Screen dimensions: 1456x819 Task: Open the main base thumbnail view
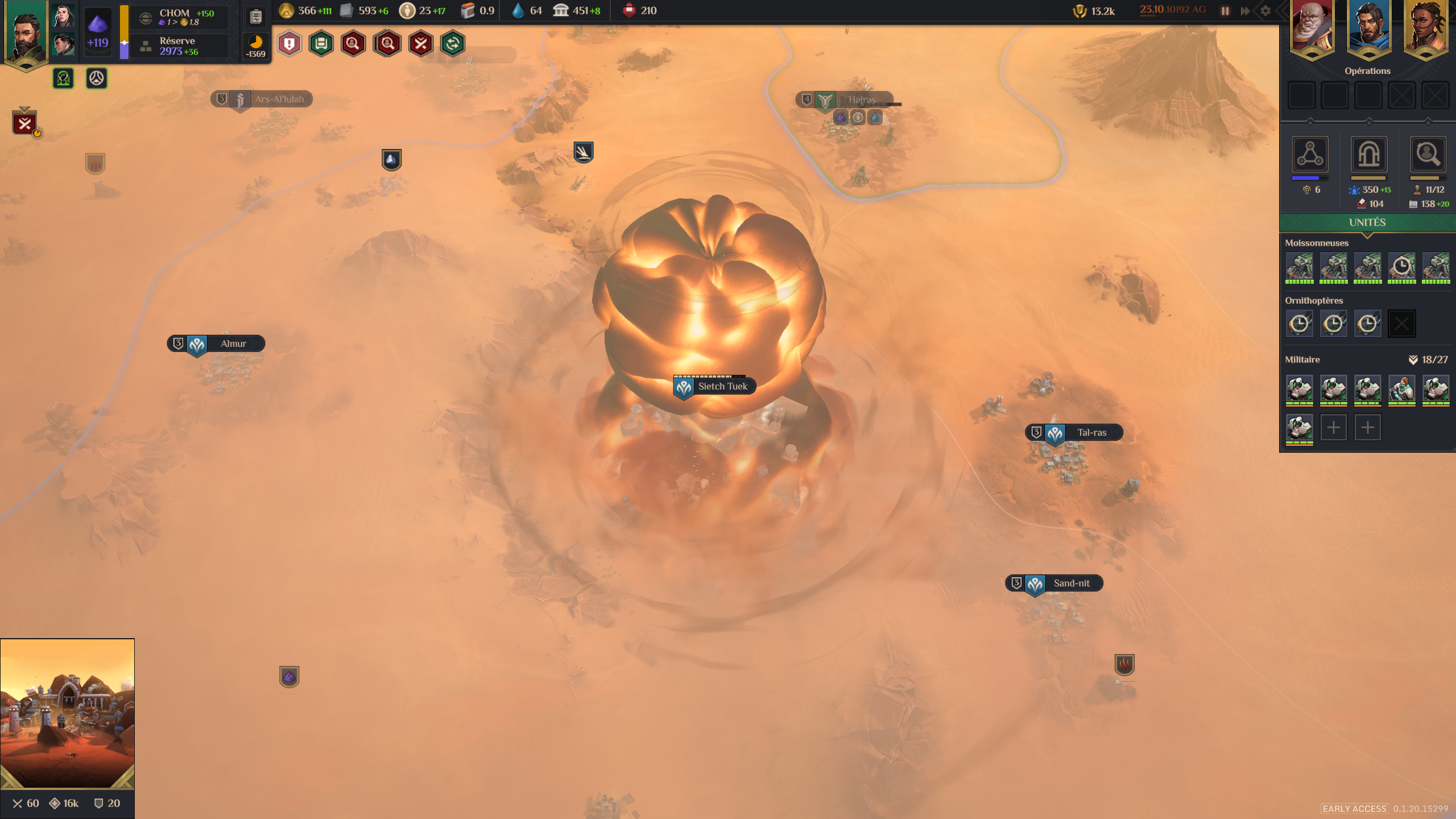(67, 713)
